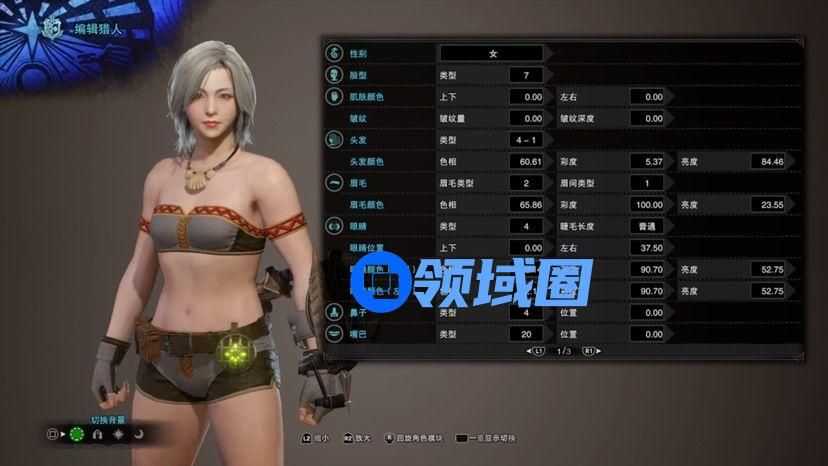Select the green circular background icon
The image size is (828, 466).
click(77, 434)
